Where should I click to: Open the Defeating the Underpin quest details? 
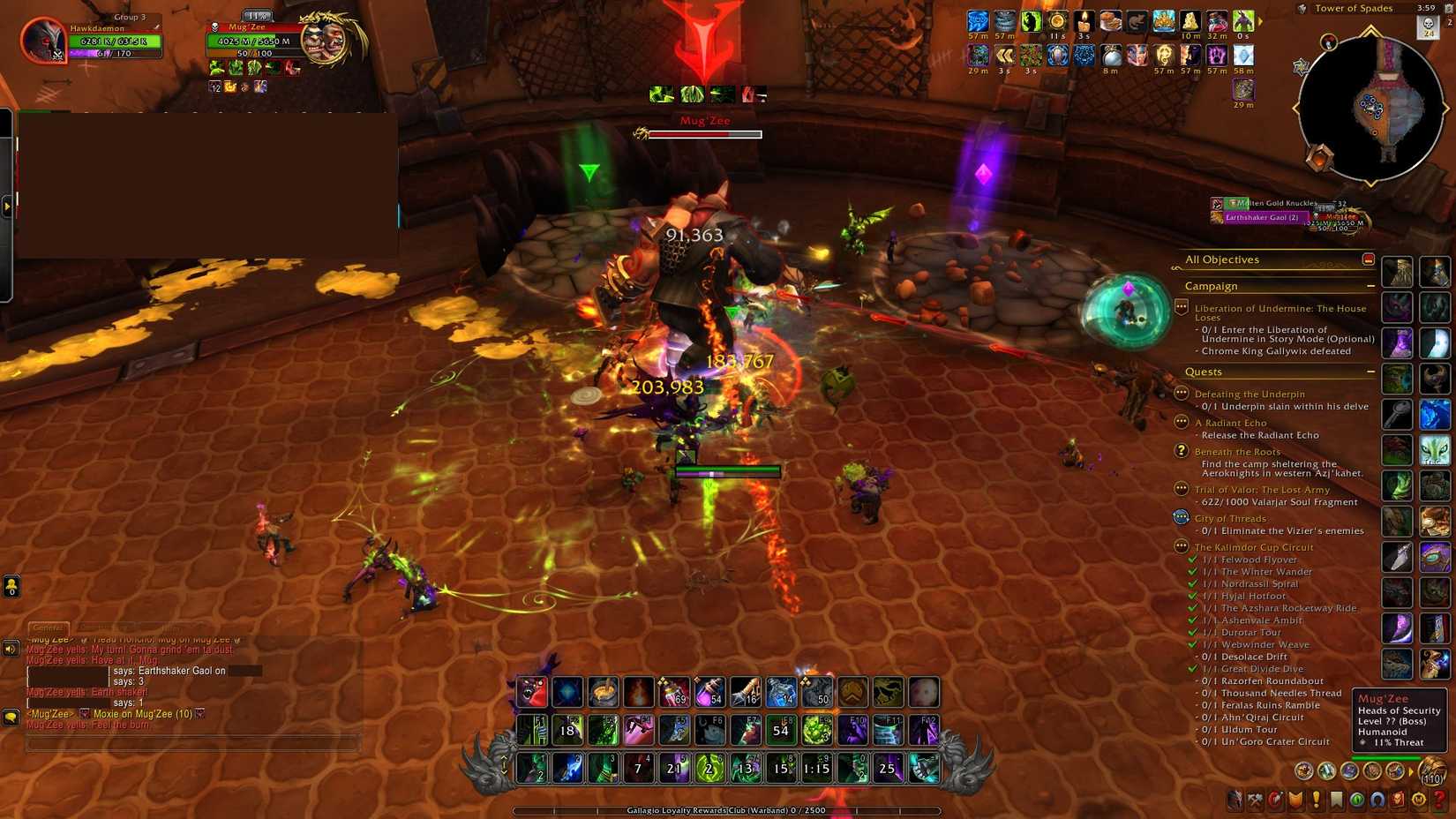click(x=1250, y=394)
